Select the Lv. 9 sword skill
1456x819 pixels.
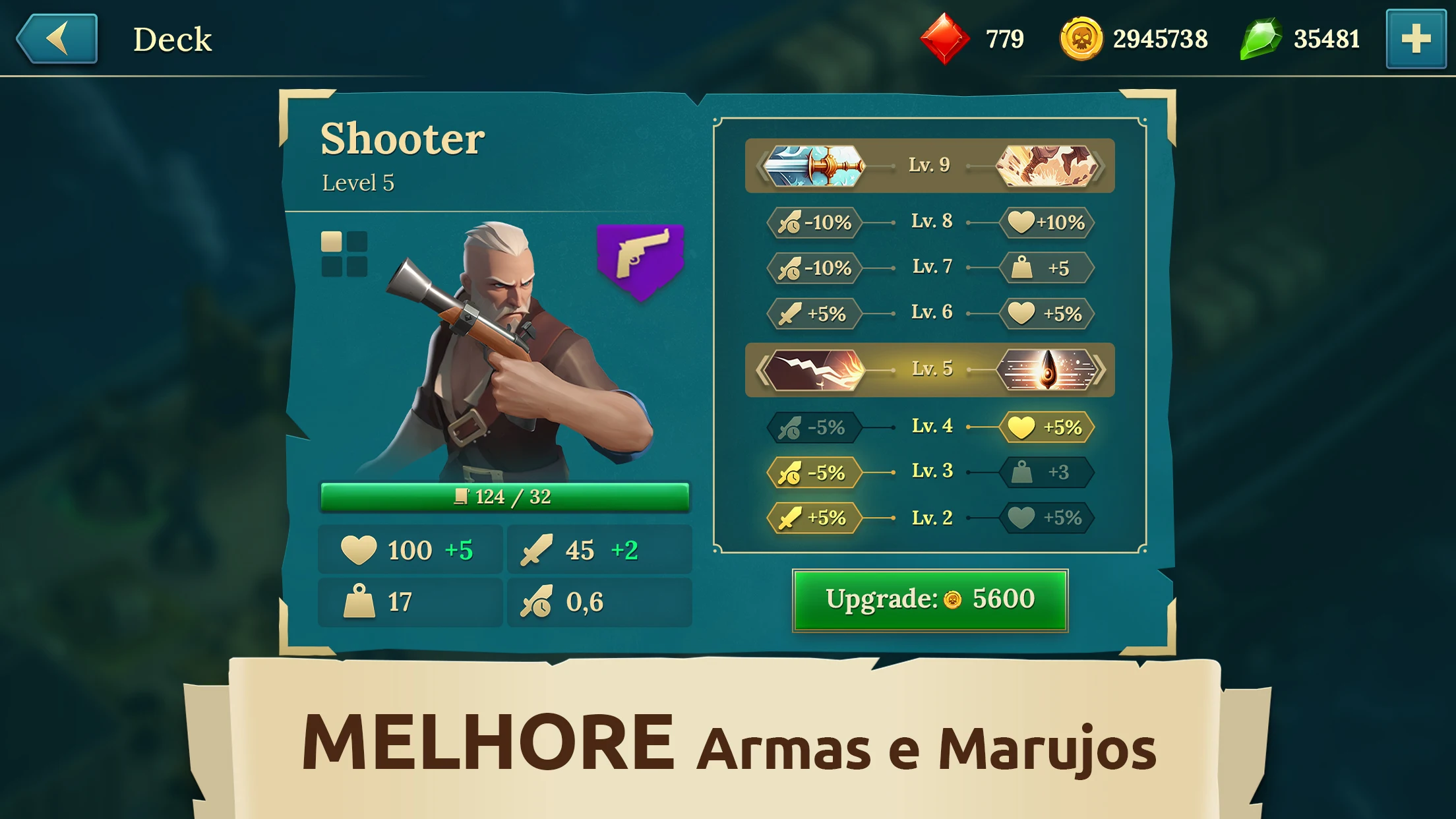(814, 166)
